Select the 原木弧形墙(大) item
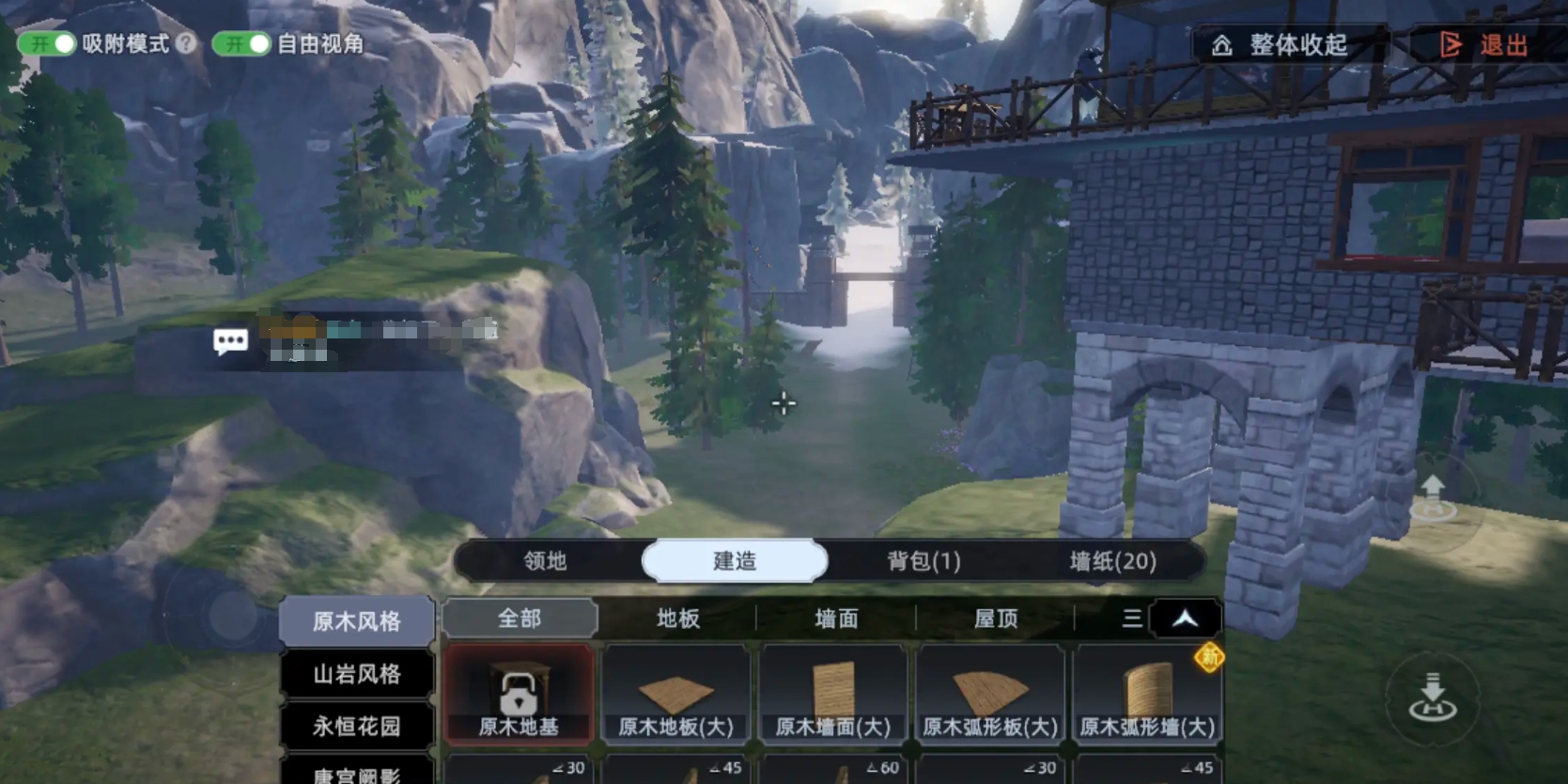The width and height of the screenshot is (1568, 784). tap(1145, 696)
